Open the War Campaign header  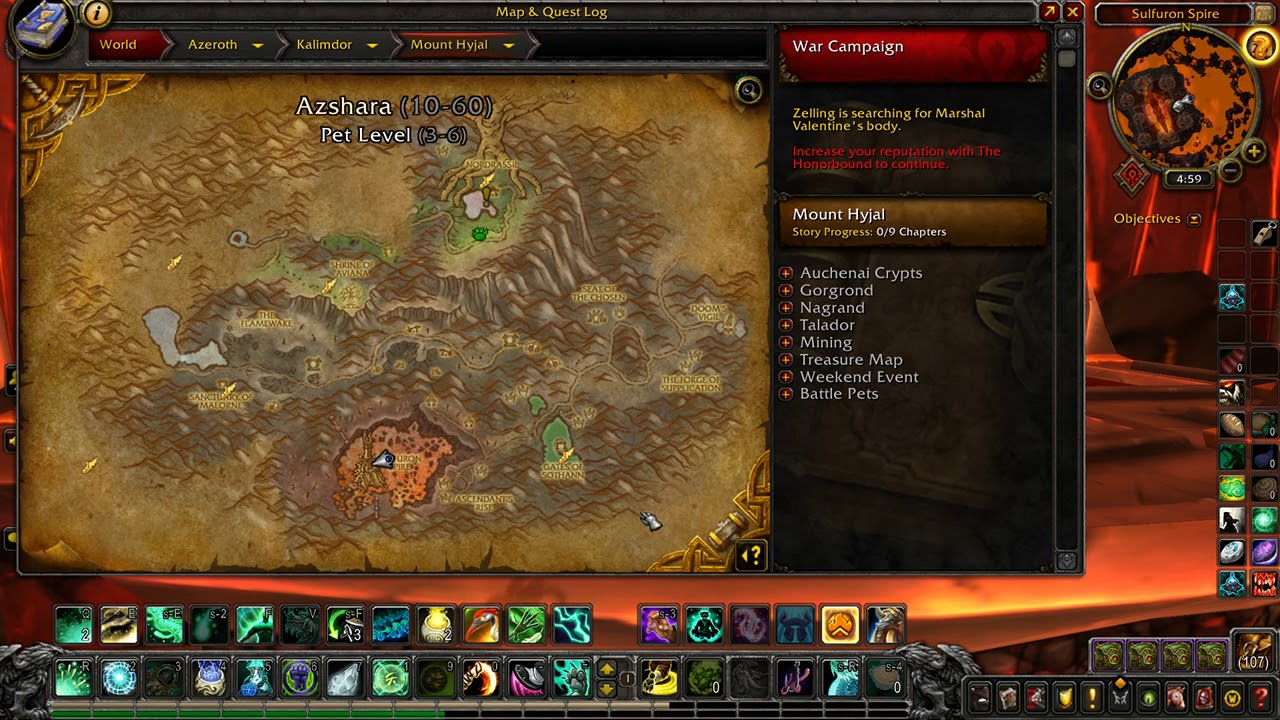(912, 47)
